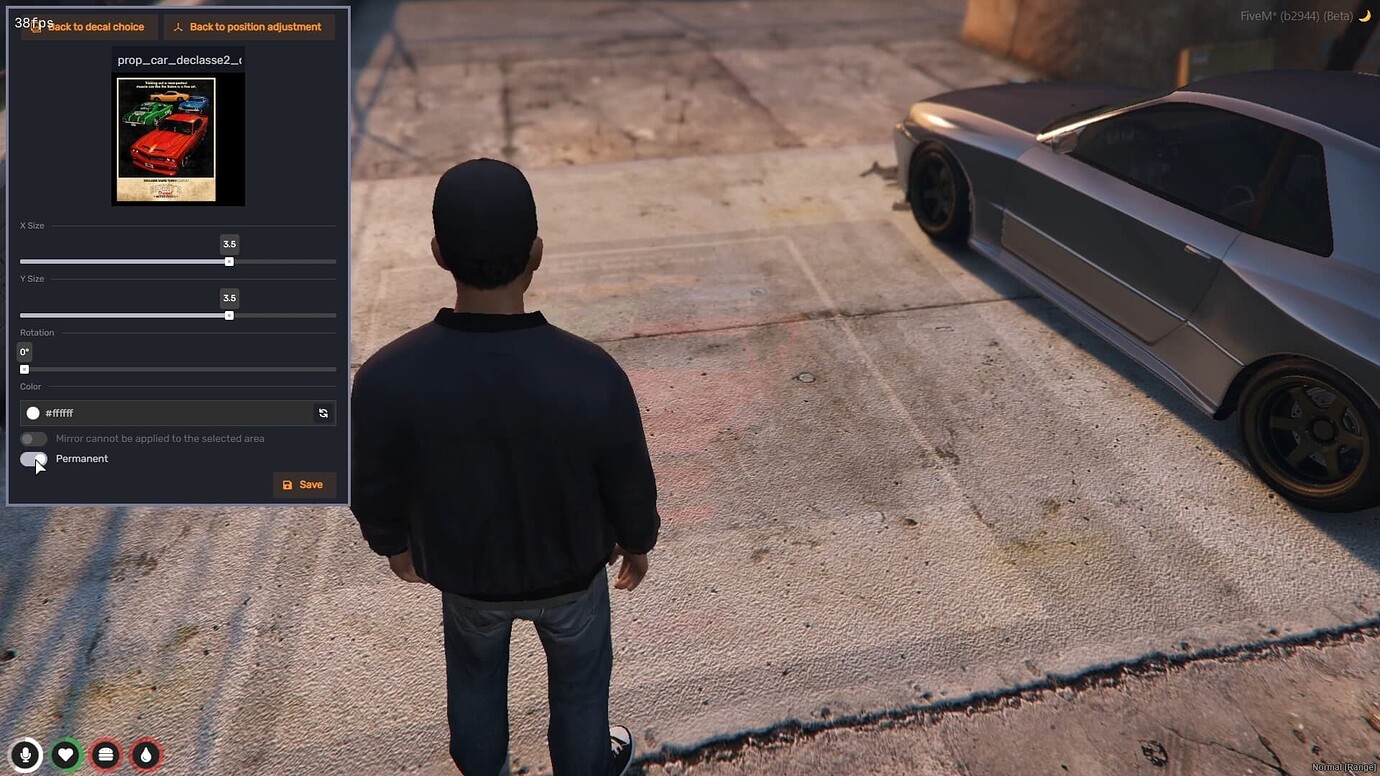
Task: Return to position adjustment
Action: pos(248,27)
